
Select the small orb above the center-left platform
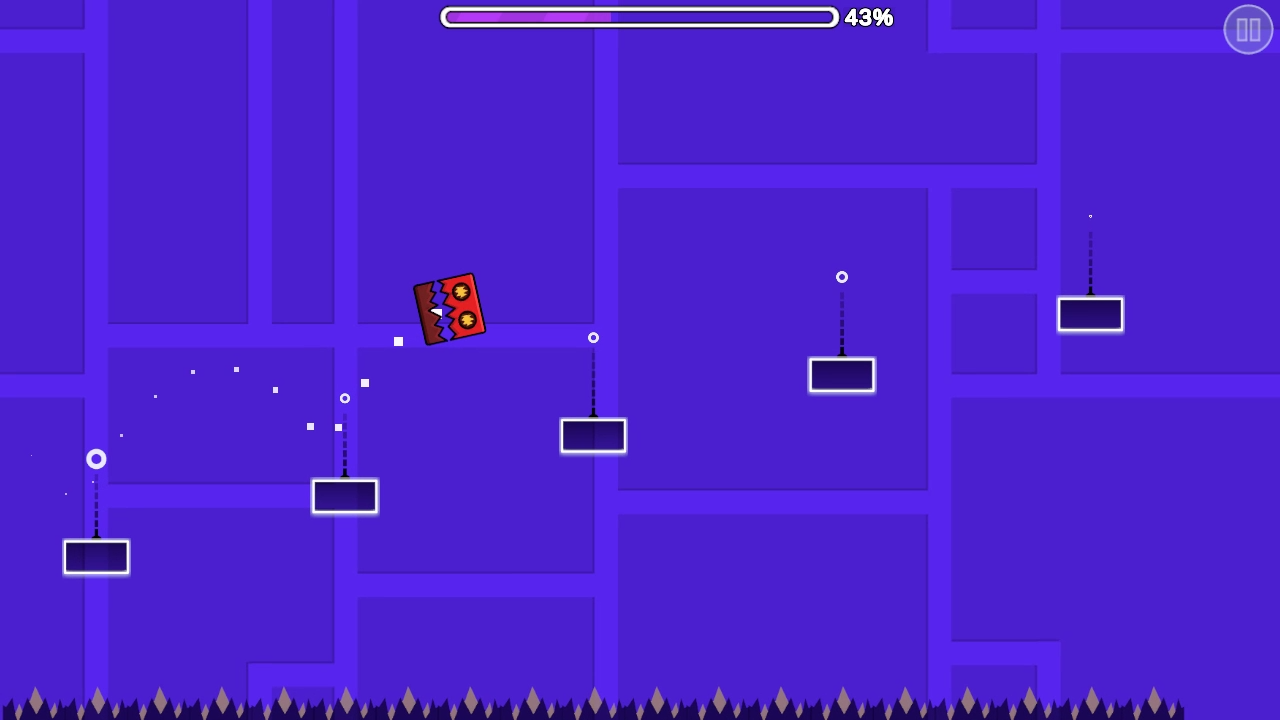(x=345, y=398)
